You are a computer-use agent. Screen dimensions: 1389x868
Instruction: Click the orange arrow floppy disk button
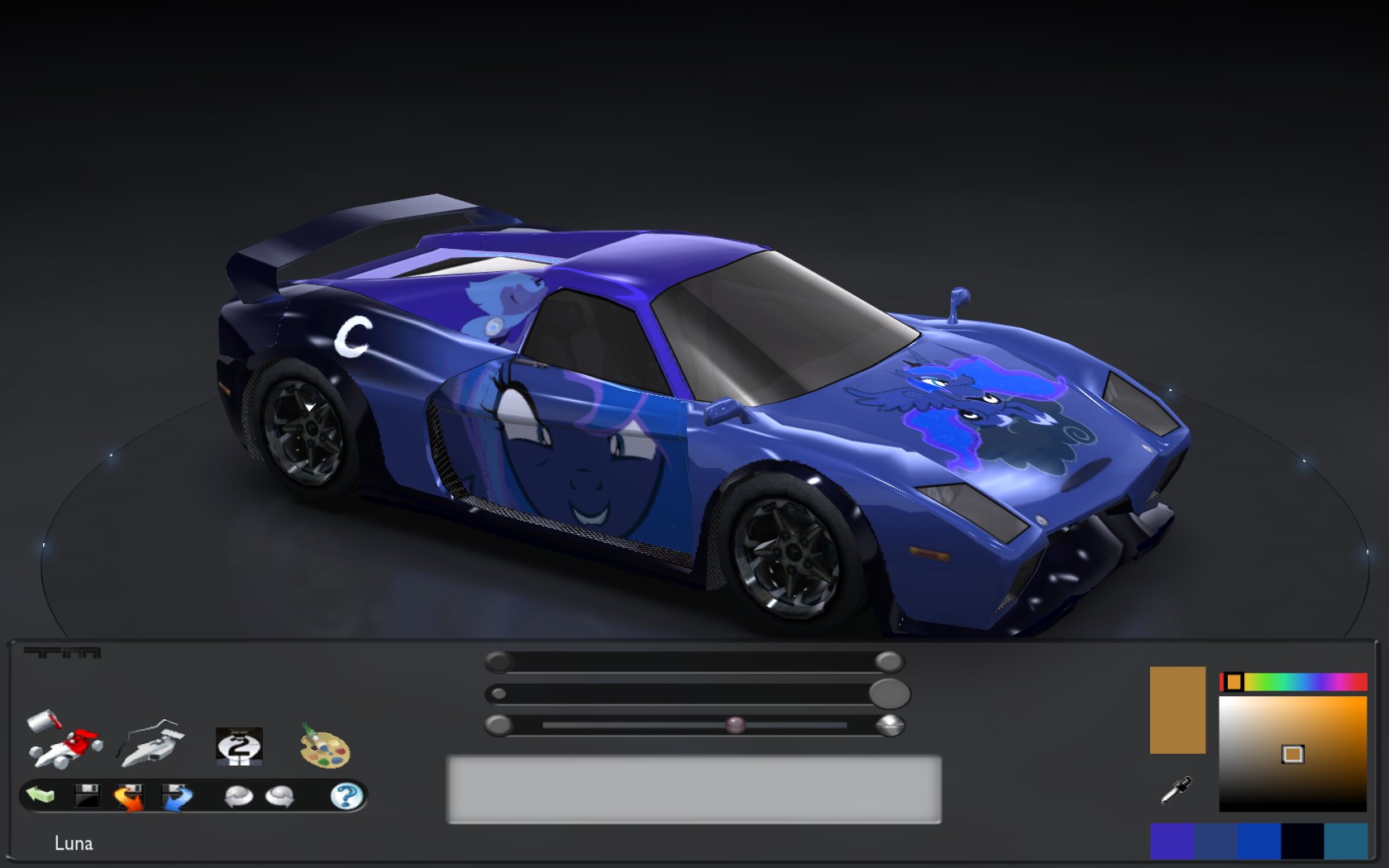pyautogui.click(x=129, y=797)
